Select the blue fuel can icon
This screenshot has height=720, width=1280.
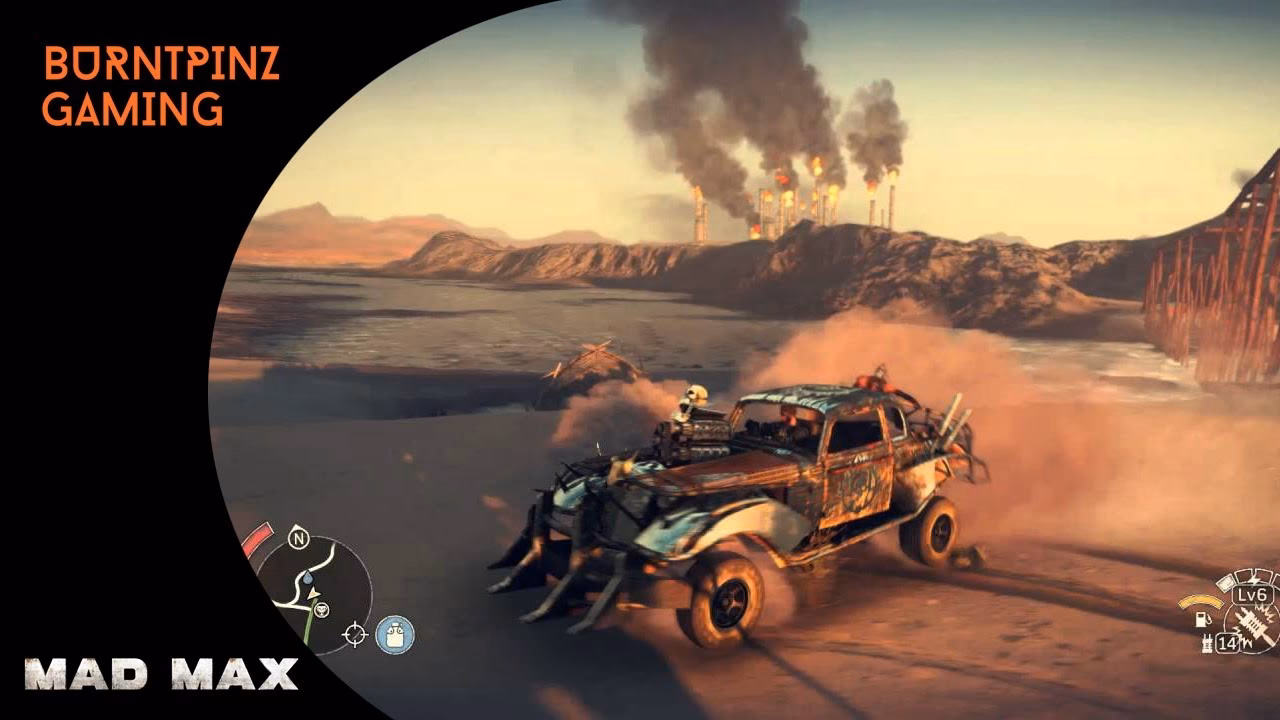point(392,633)
